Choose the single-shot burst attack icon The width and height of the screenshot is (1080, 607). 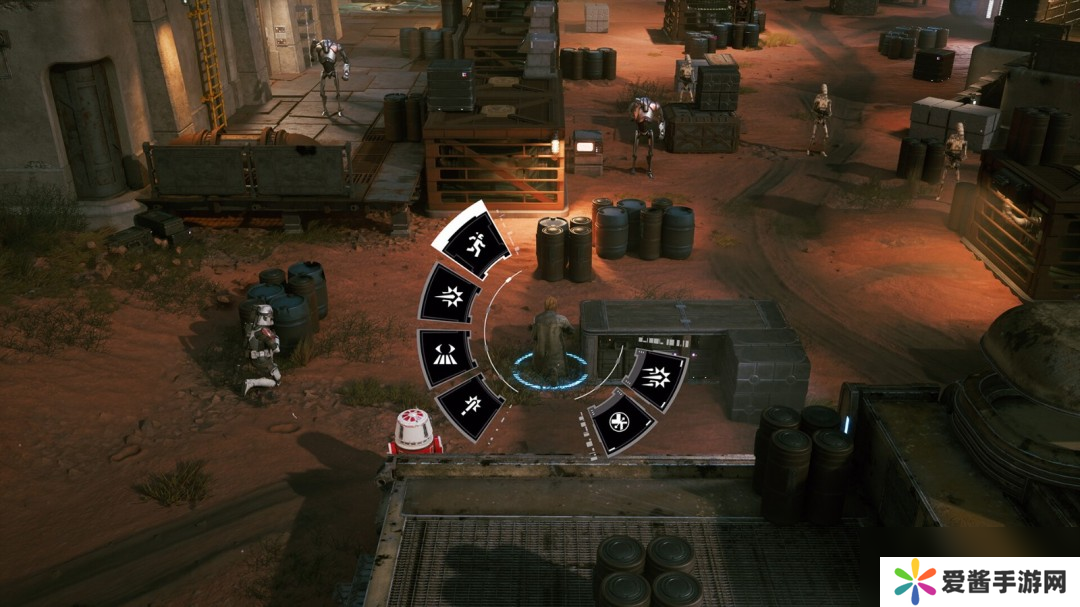[449, 297]
